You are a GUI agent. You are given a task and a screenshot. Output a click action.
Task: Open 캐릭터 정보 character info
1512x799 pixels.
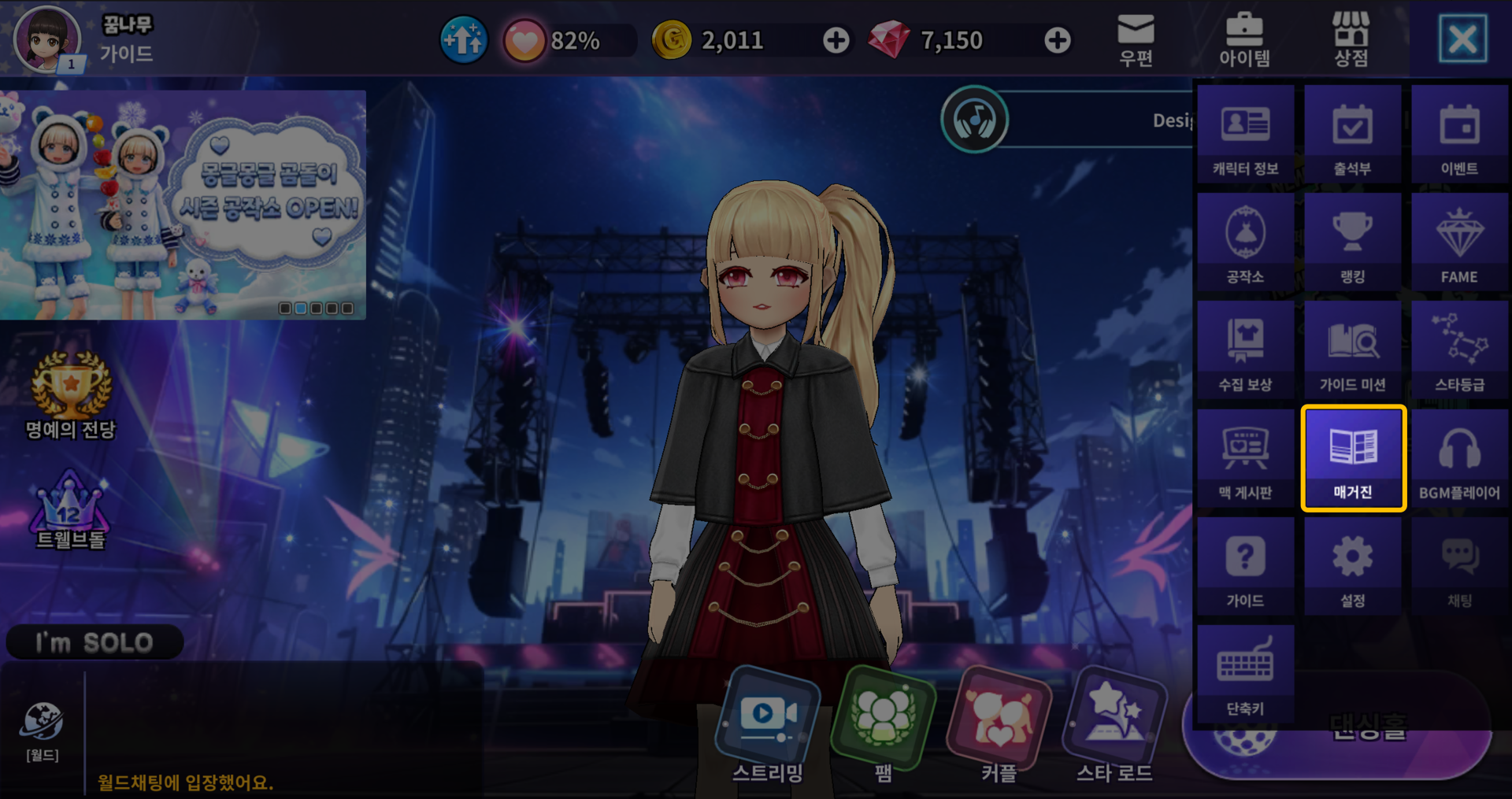1245,135
